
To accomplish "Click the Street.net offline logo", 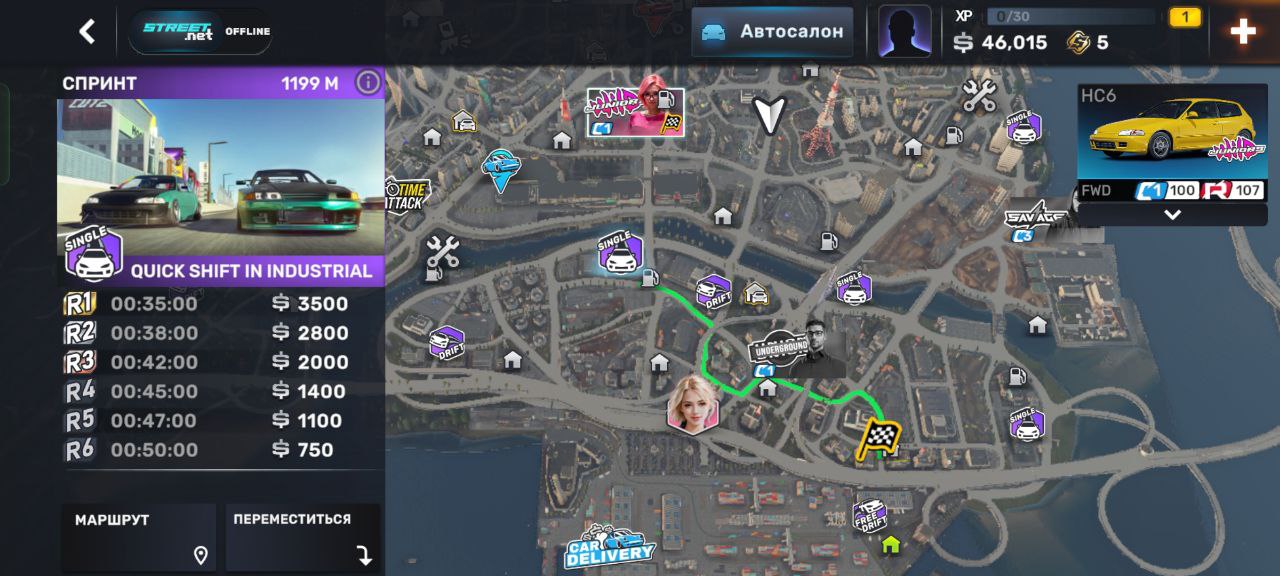I will (200, 32).
